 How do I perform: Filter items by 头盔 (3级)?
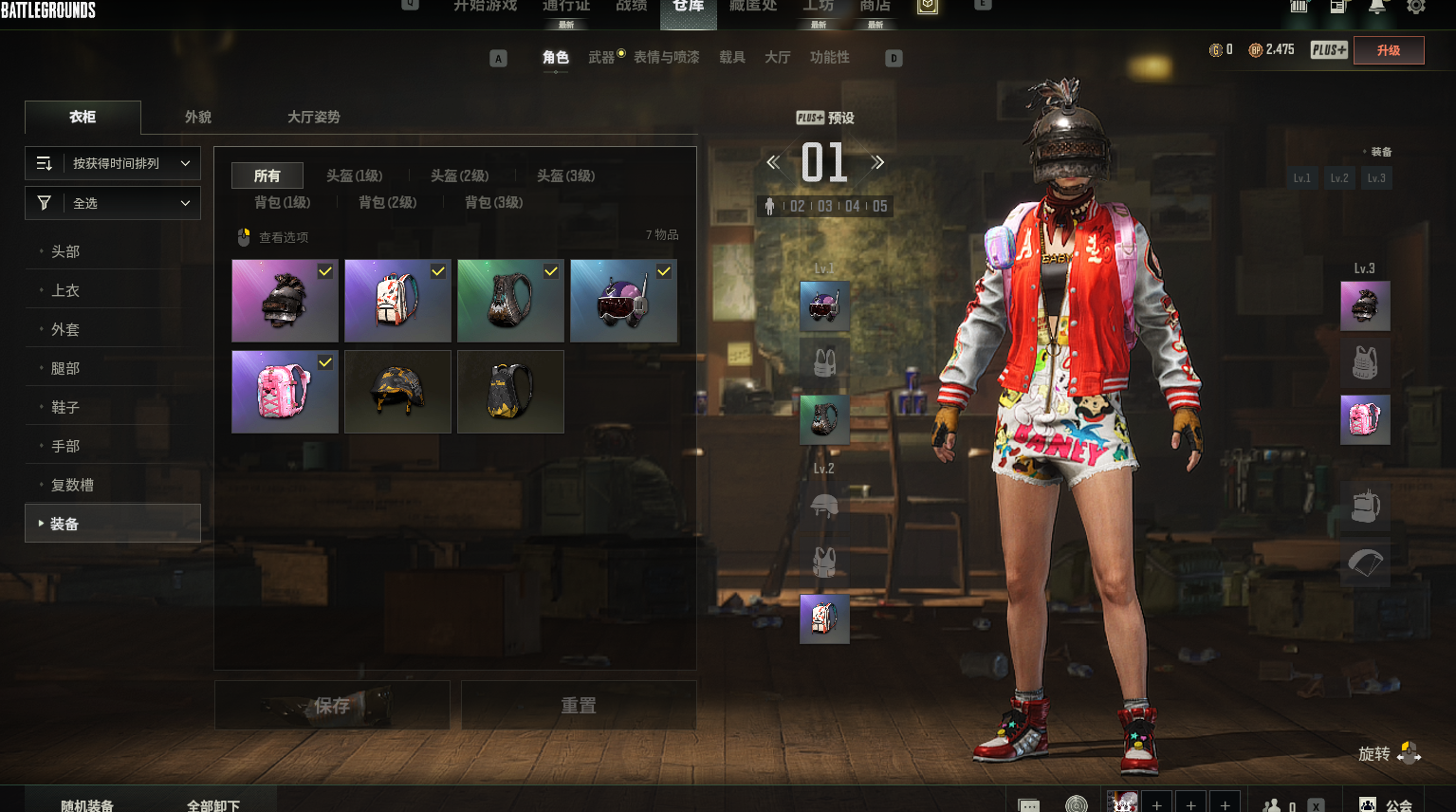565,175
